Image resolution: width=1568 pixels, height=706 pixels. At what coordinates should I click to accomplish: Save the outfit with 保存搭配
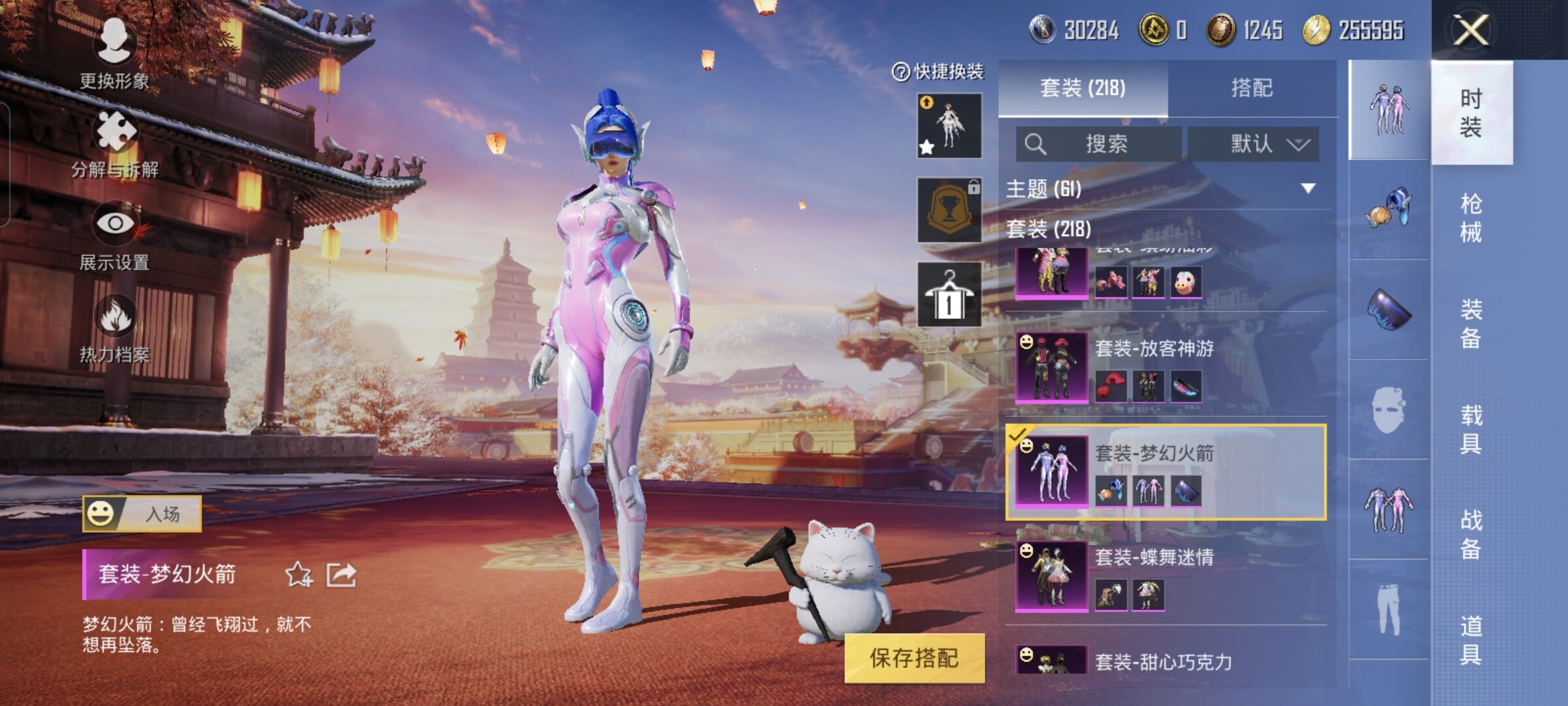pyautogui.click(x=914, y=658)
